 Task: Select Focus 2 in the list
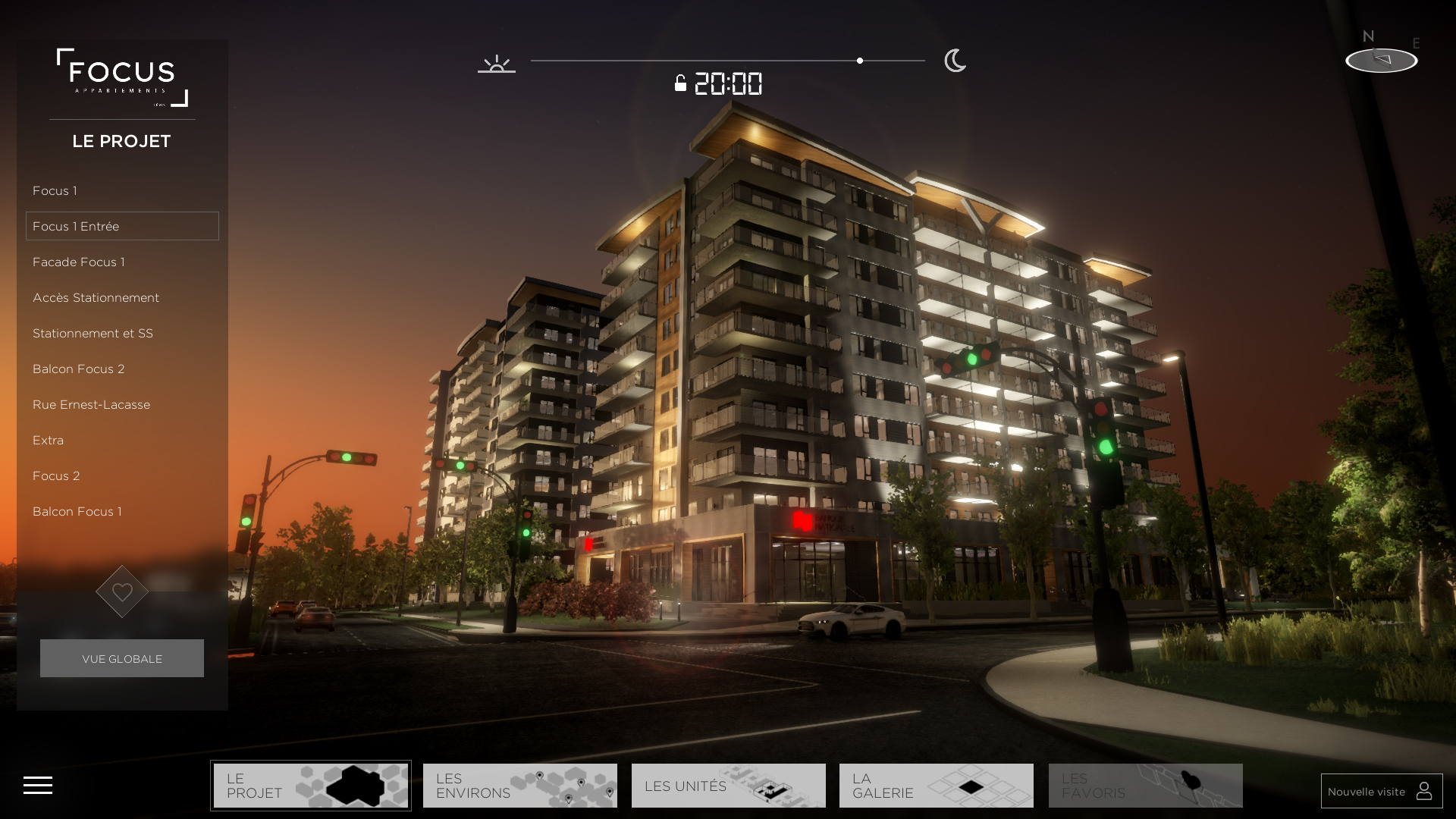point(56,476)
